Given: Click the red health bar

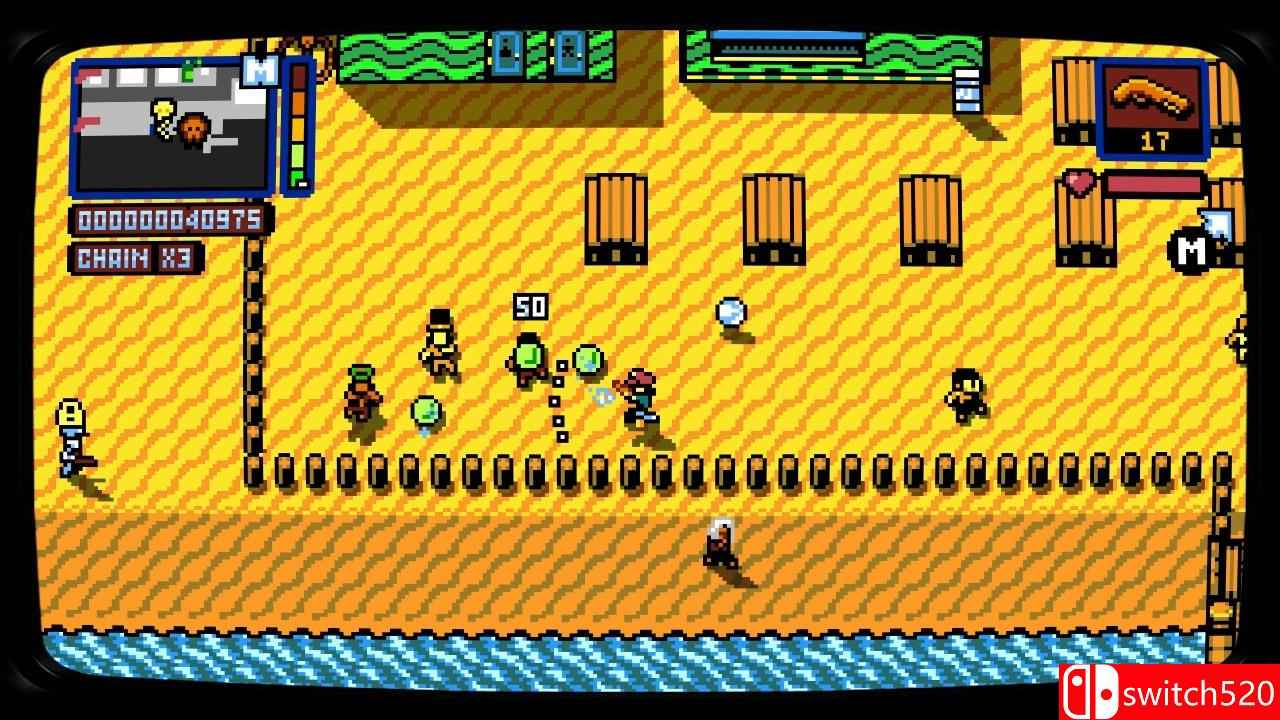Looking at the screenshot, I should pyautogui.click(x=1155, y=182).
